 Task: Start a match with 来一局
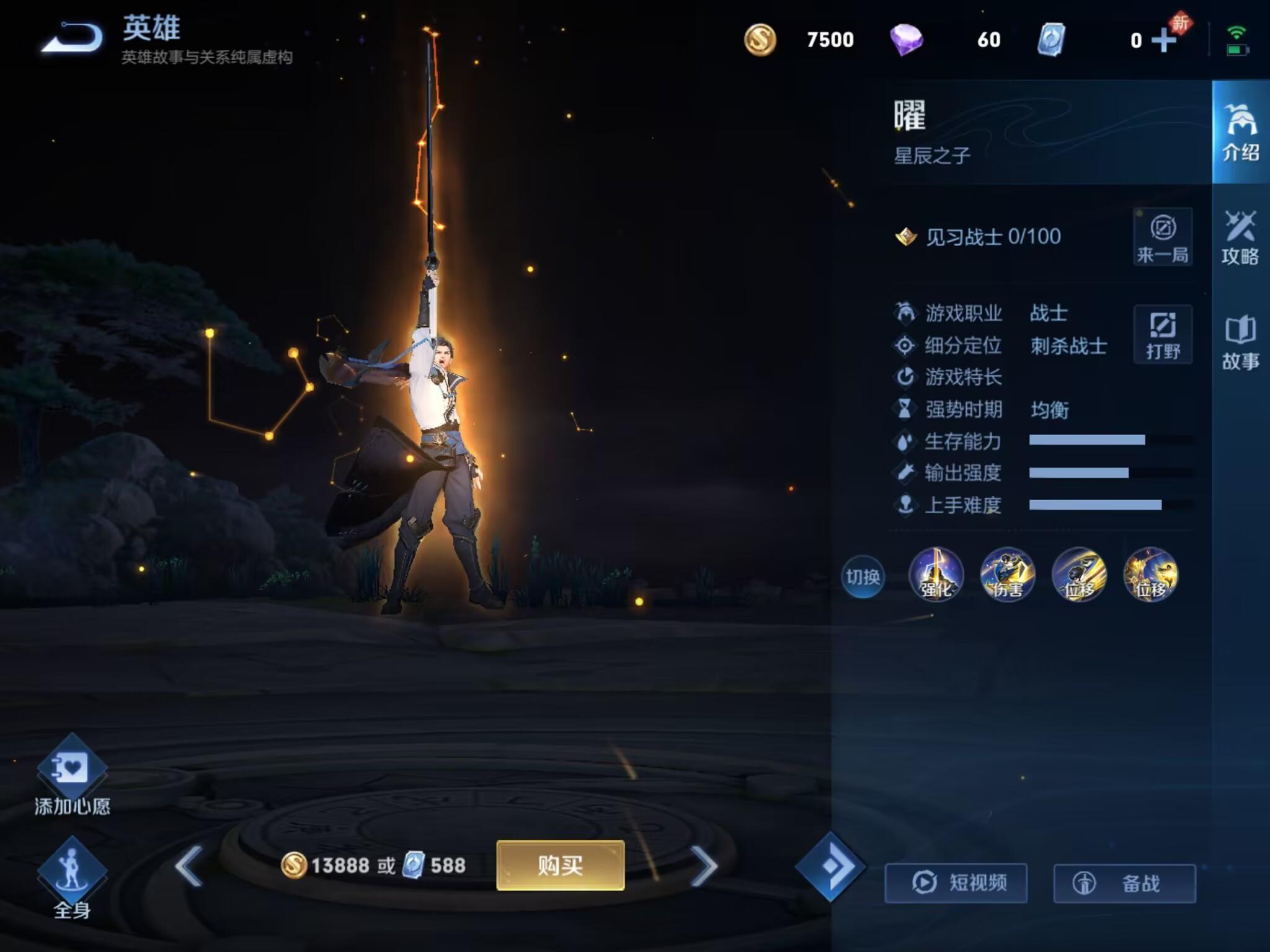point(1163,237)
